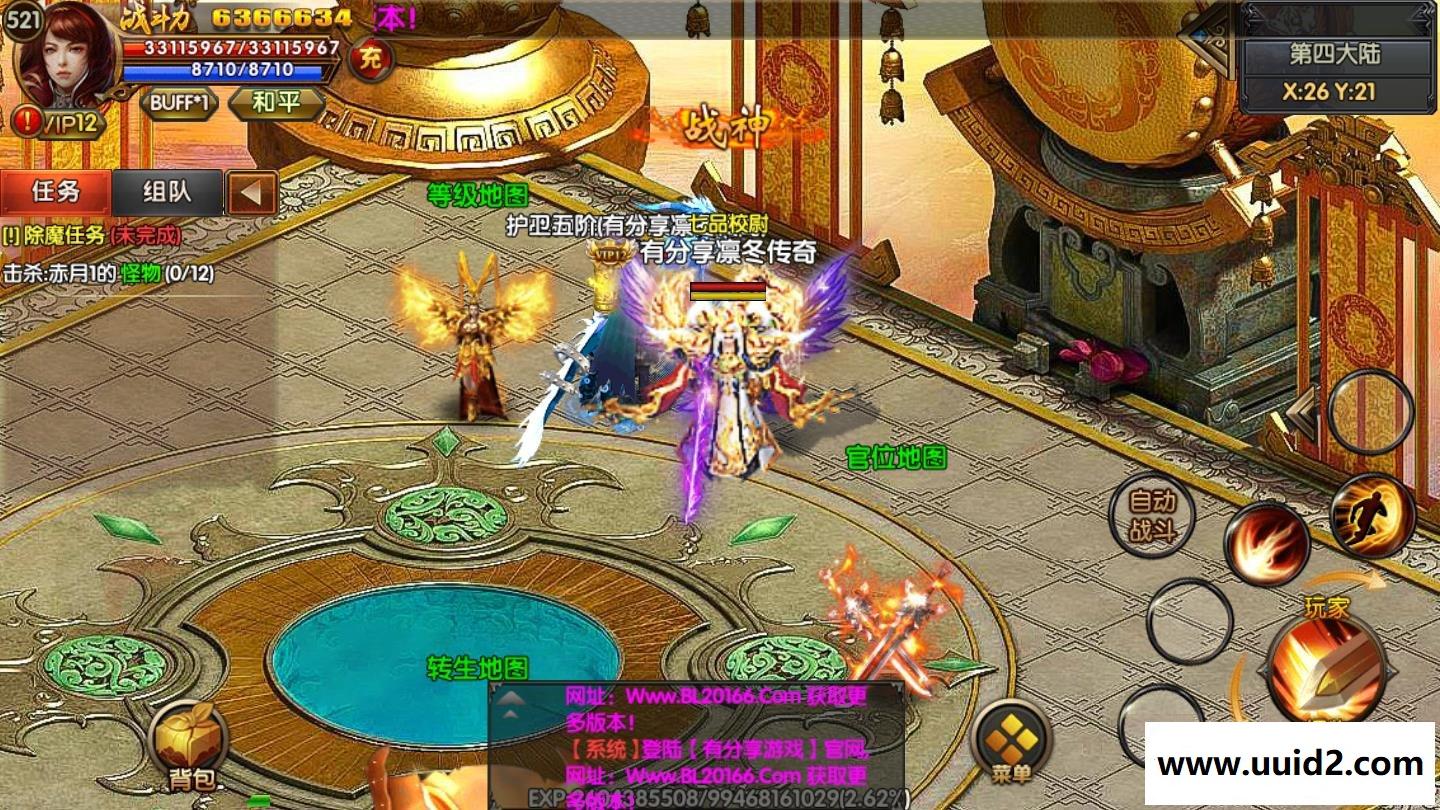Switch to the 组队 team tab

tap(167, 192)
